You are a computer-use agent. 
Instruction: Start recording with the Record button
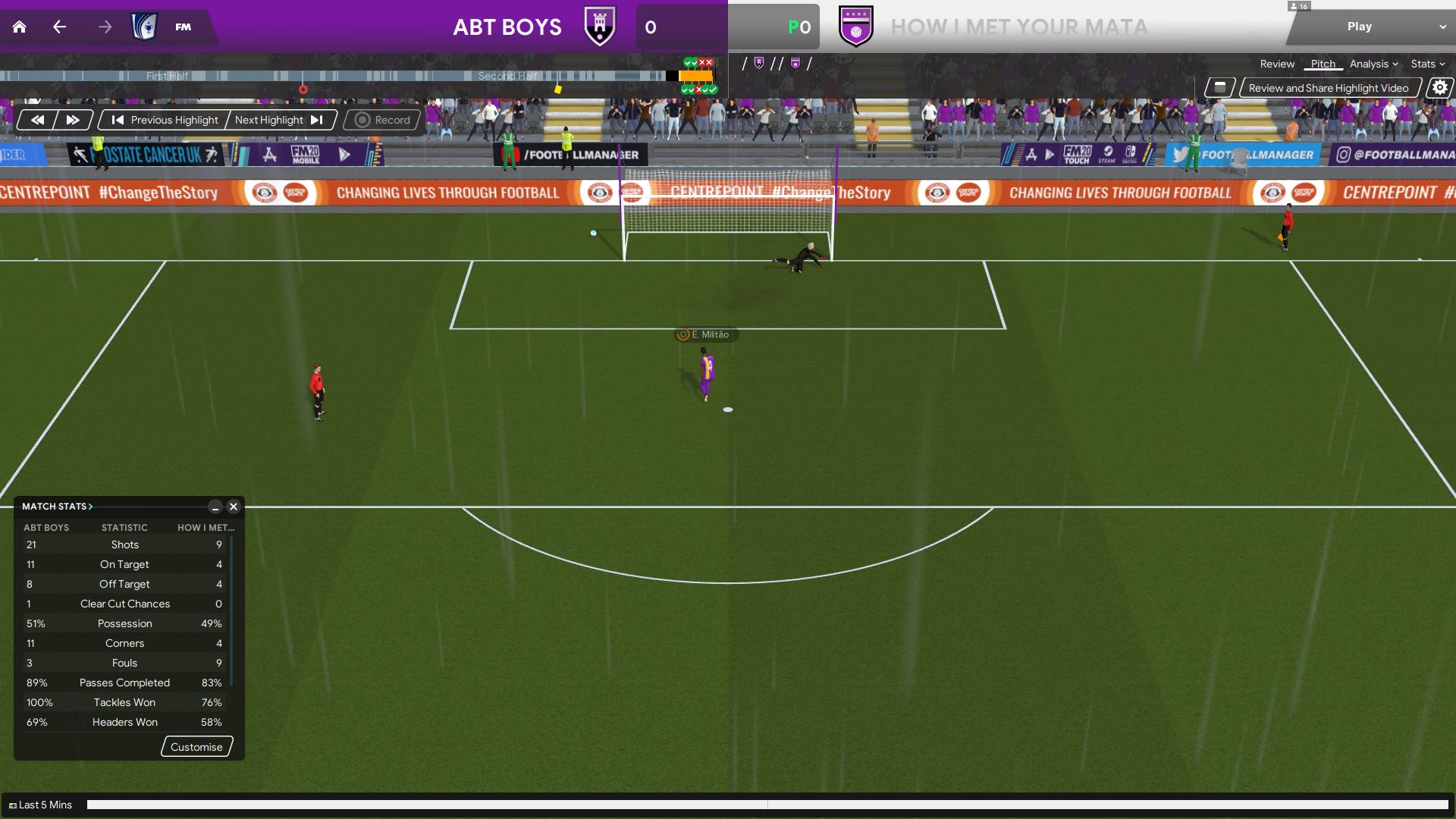pyautogui.click(x=383, y=120)
